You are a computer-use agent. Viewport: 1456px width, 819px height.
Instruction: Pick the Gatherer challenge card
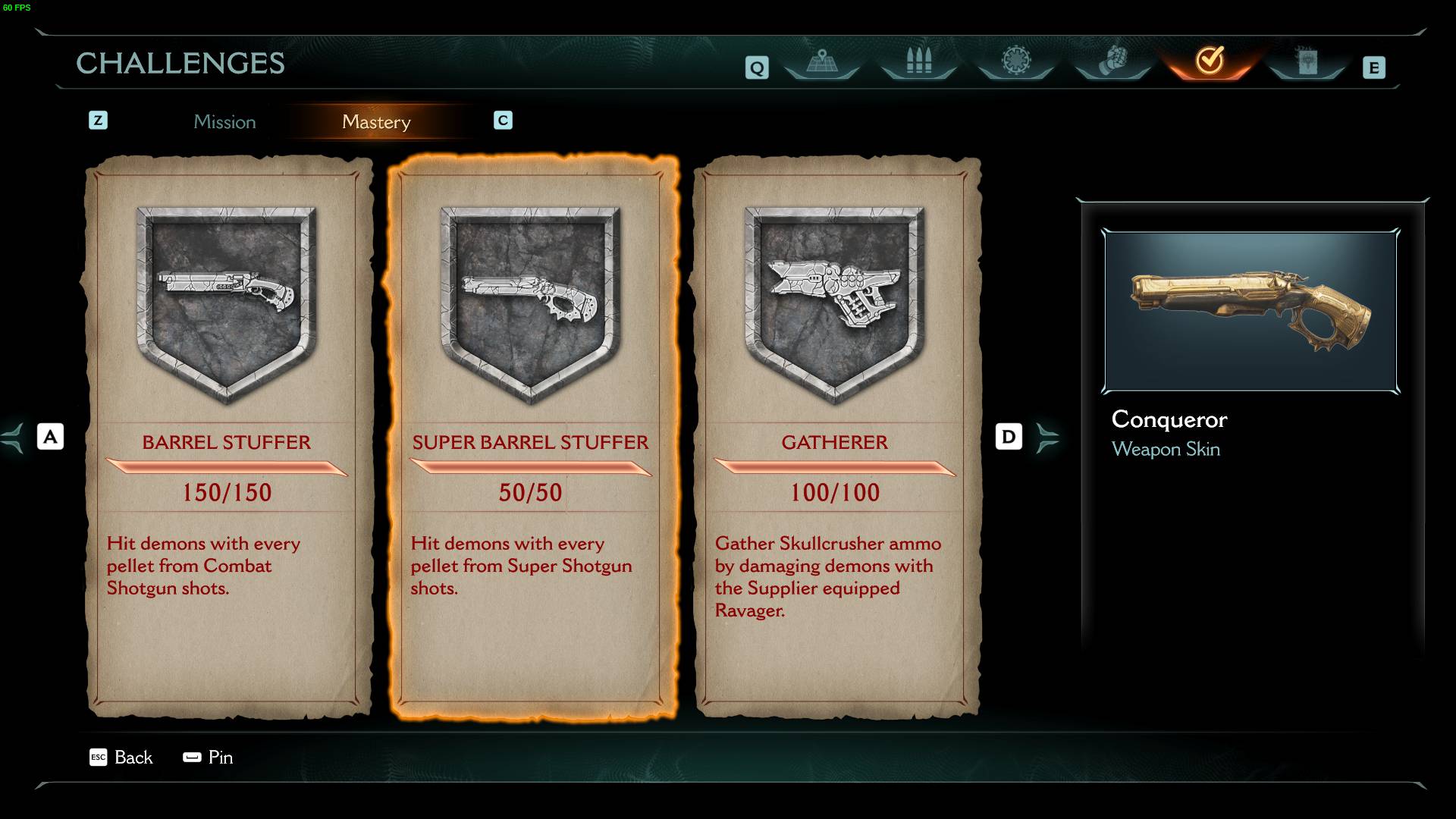click(x=835, y=436)
